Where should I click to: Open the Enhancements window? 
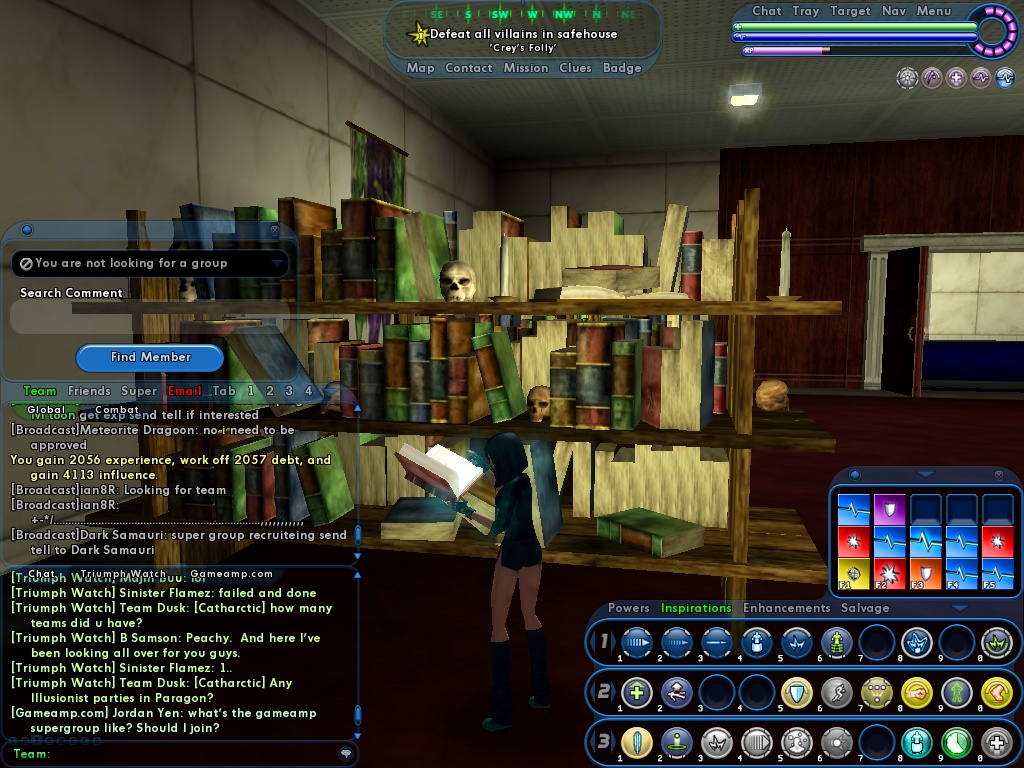pyautogui.click(x=786, y=608)
